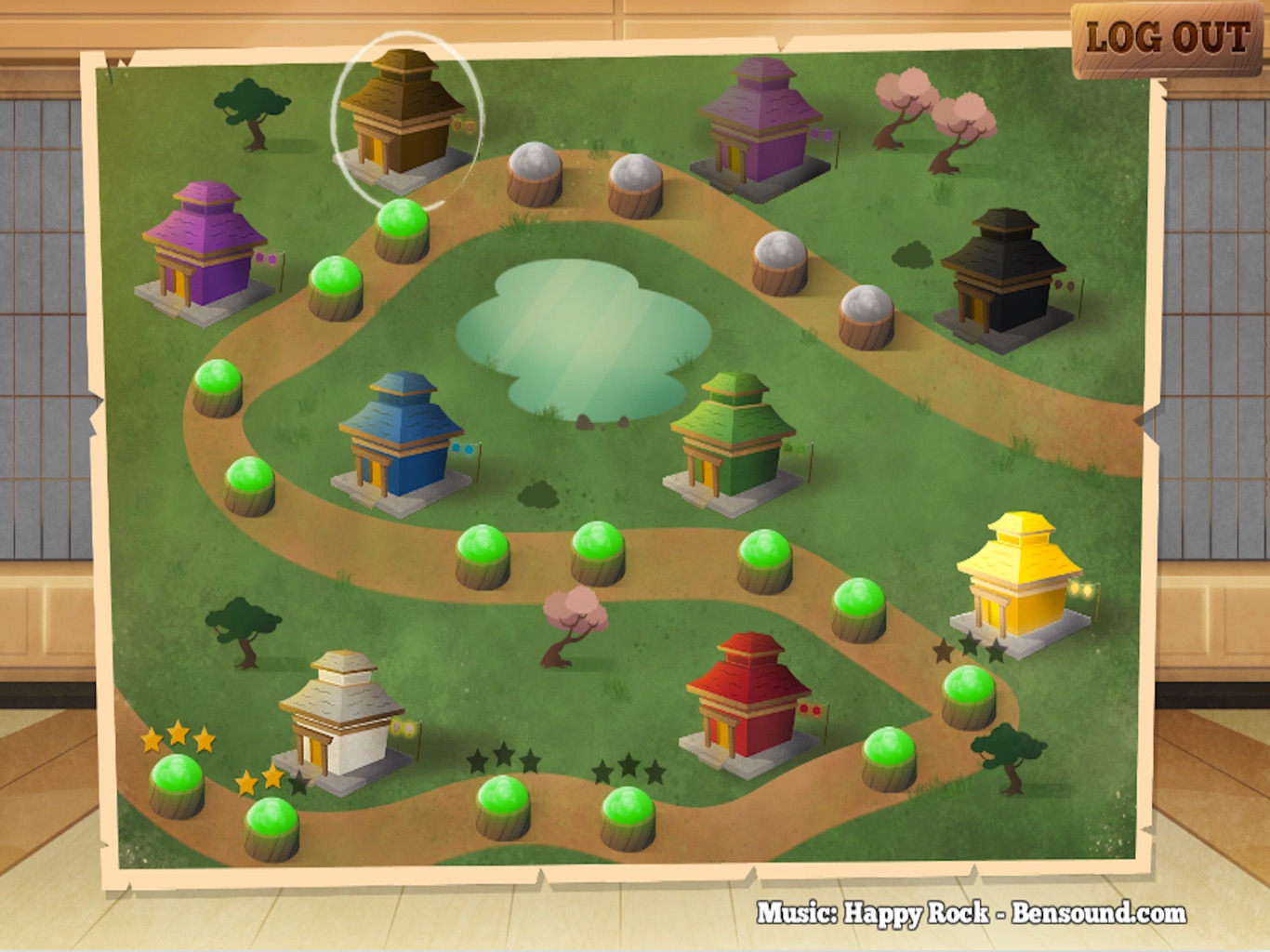Viewport: 1270px width, 952px height.
Task: Click the Log Out button
Action: (x=1165, y=39)
